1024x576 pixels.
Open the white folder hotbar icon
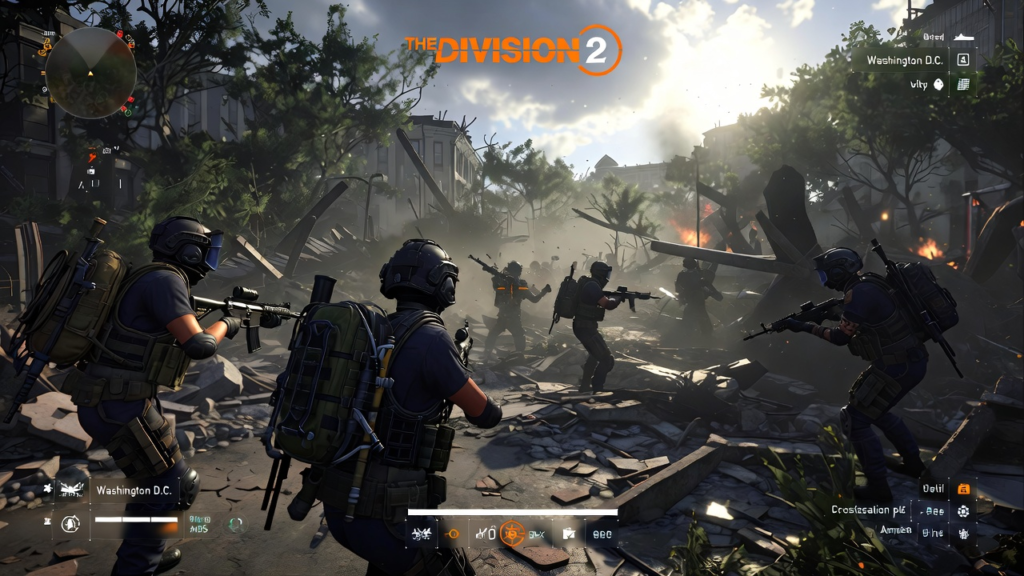tap(568, 534)
